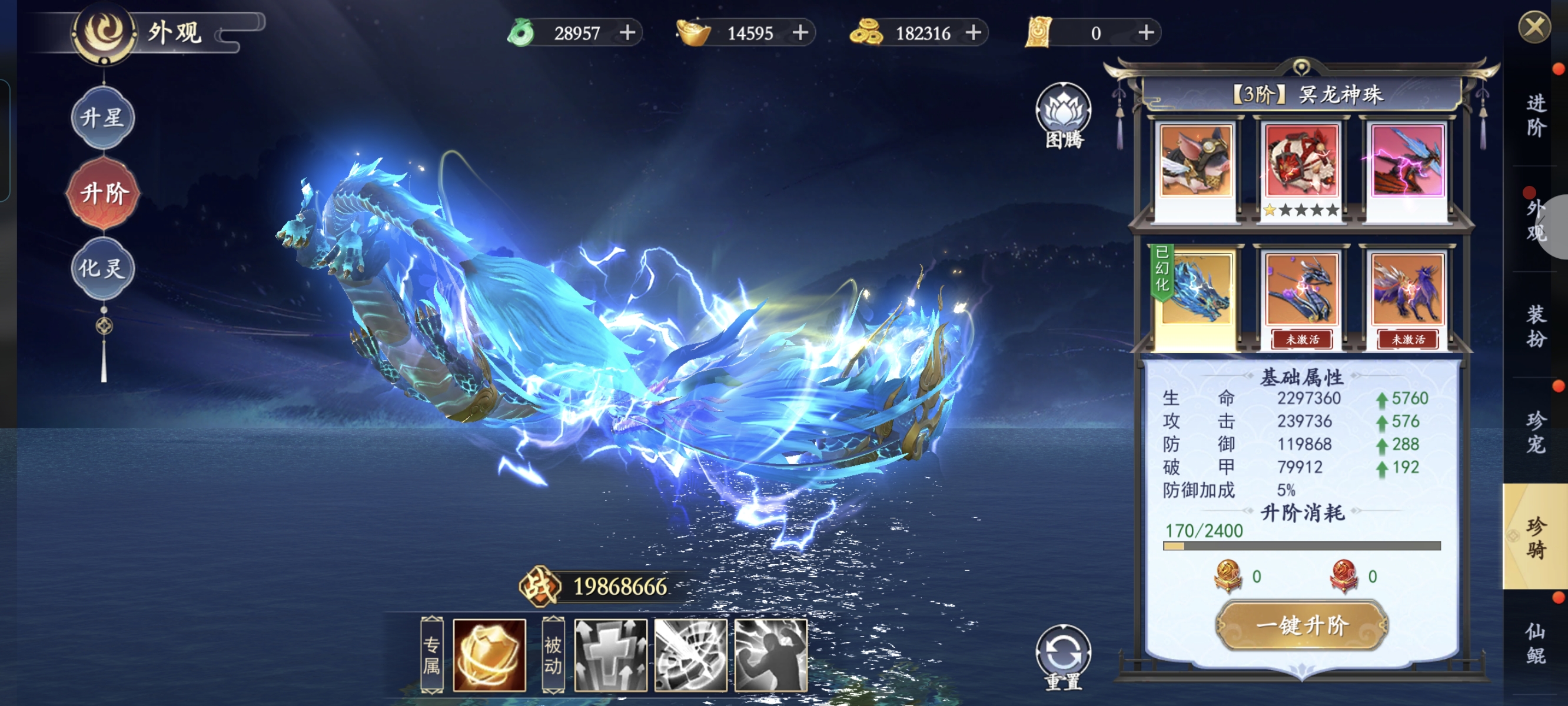1568x706 pixels.
Task: Close the 外观 appearance screen
Action: coord(1534,28)
